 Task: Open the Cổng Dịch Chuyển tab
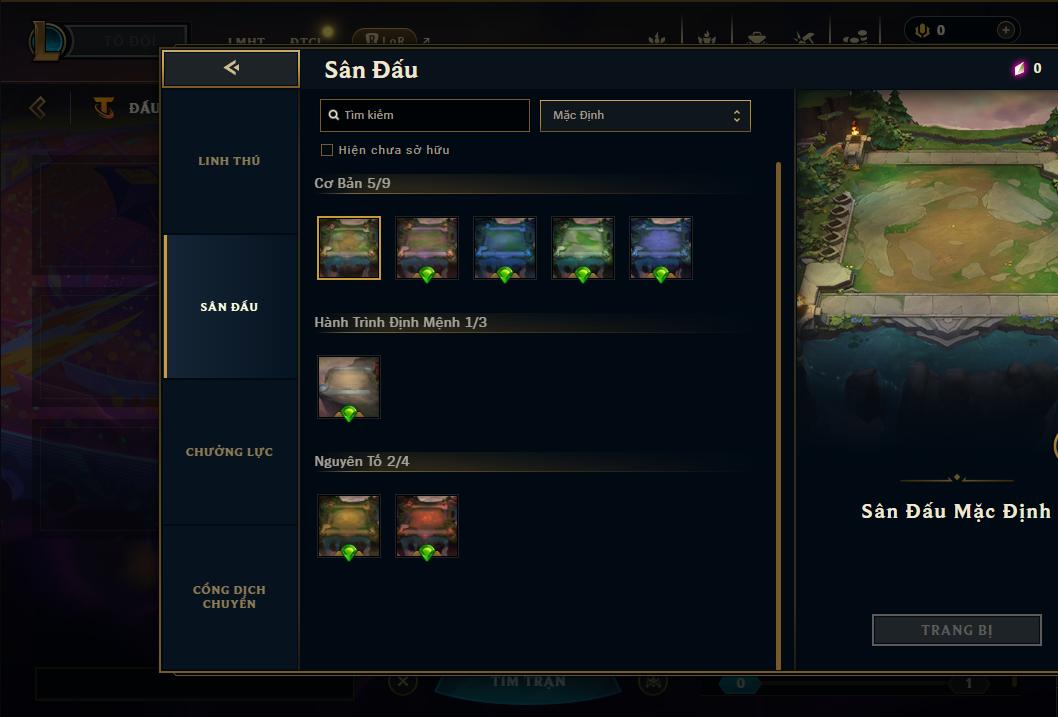click(229, 597)
